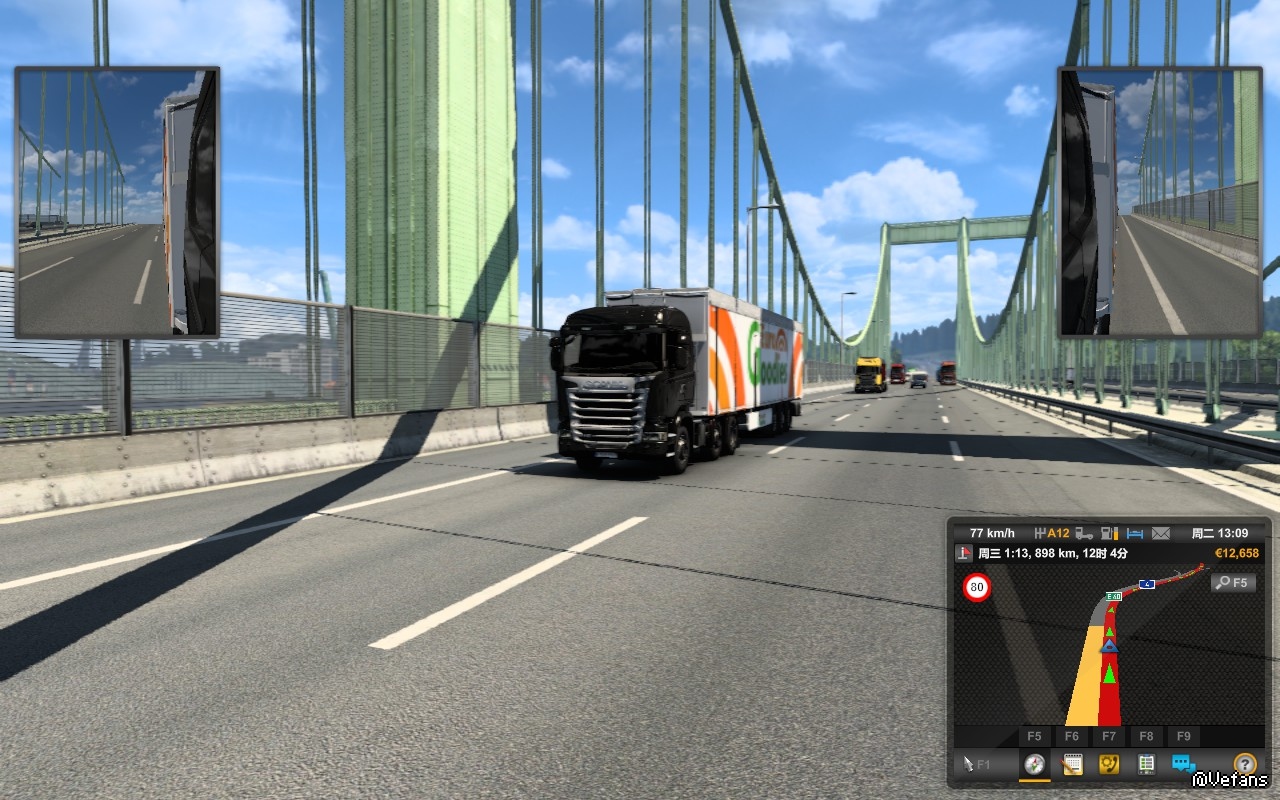Click the magnifier map zoom button
The height and width of the screenshot is (800, 1280).
[1233, 582]
